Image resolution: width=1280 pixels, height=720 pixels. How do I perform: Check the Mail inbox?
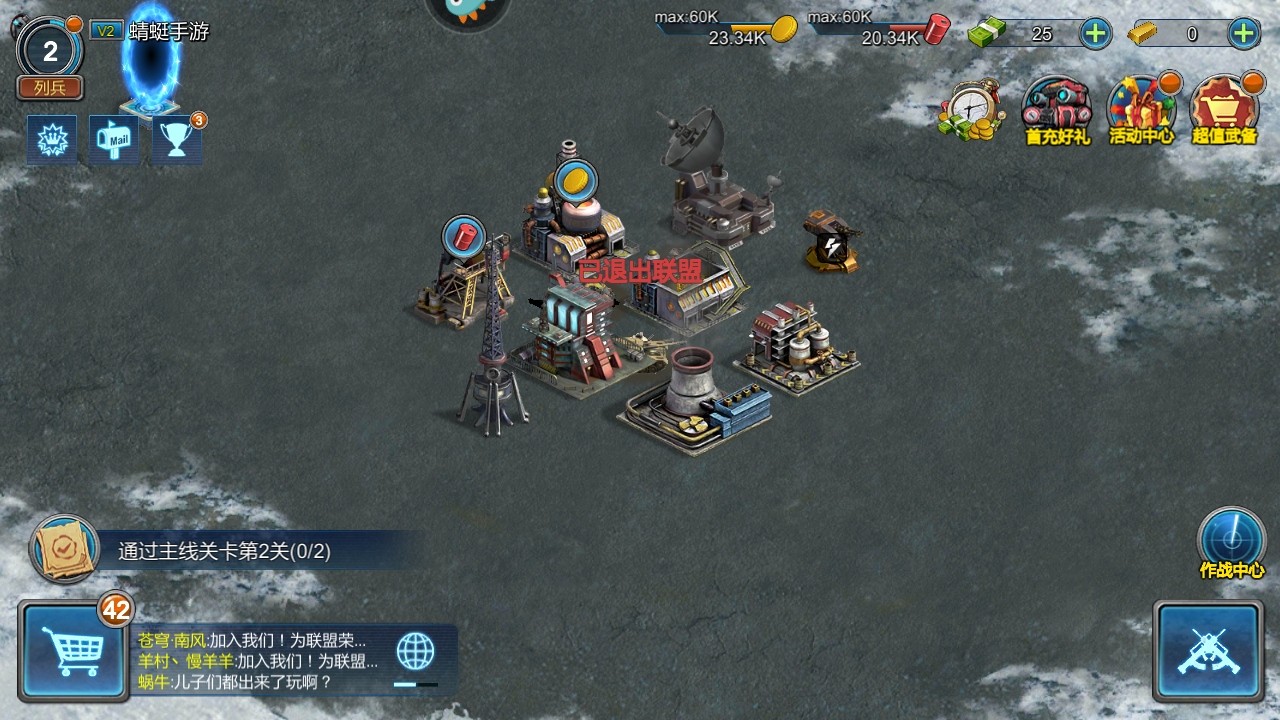[x=114, y=141]
